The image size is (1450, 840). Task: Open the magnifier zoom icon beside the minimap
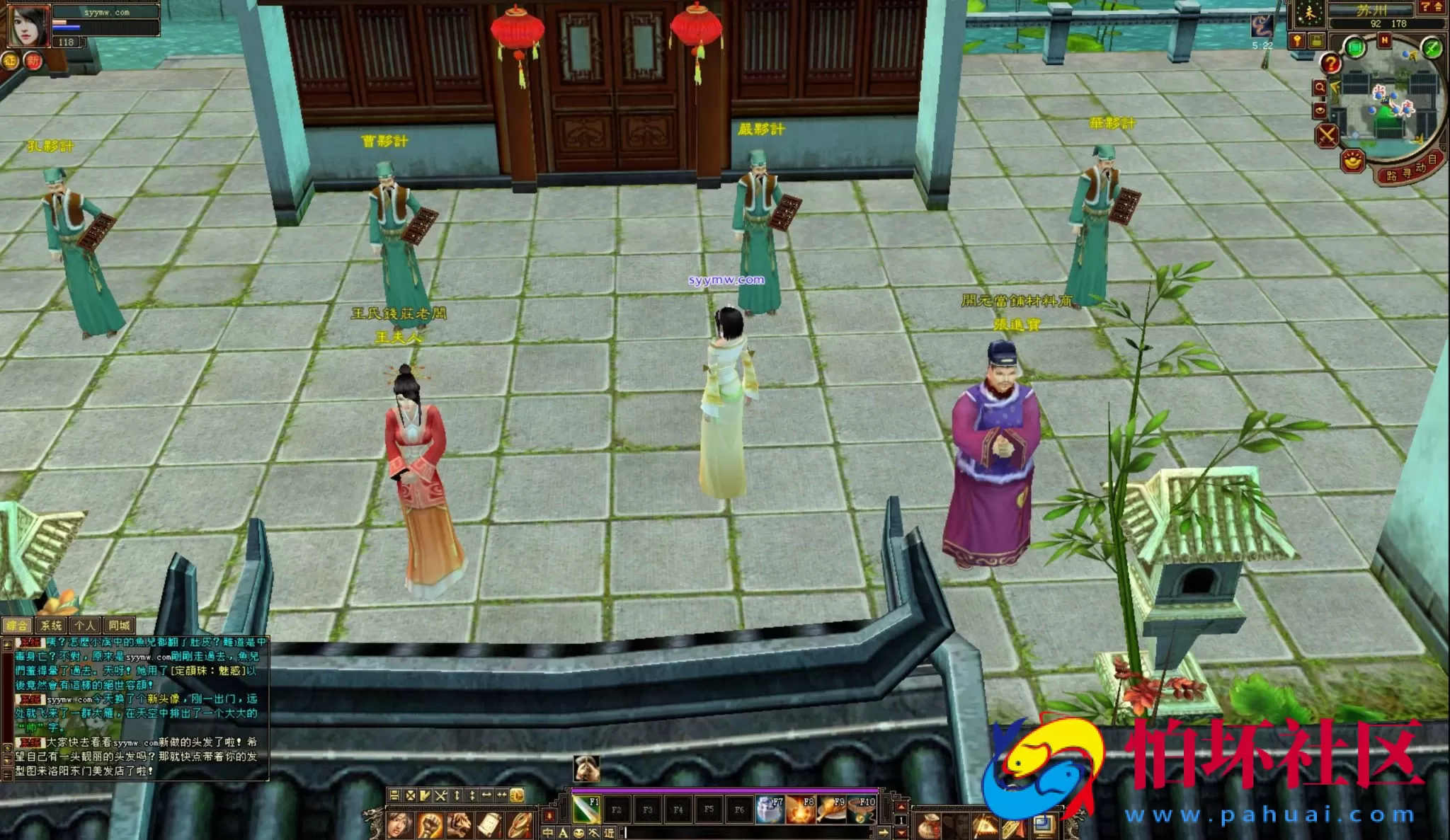pos(1320,87)
